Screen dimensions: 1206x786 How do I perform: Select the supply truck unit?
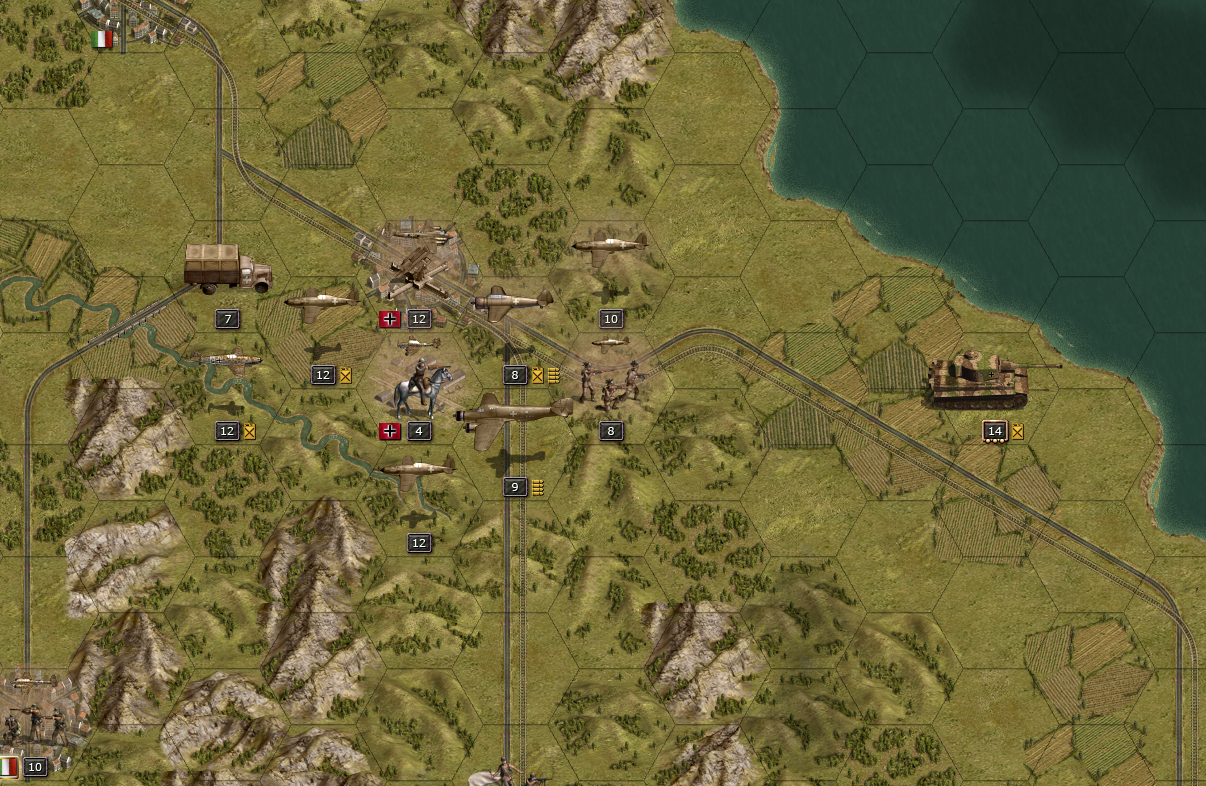click(227, 268)
